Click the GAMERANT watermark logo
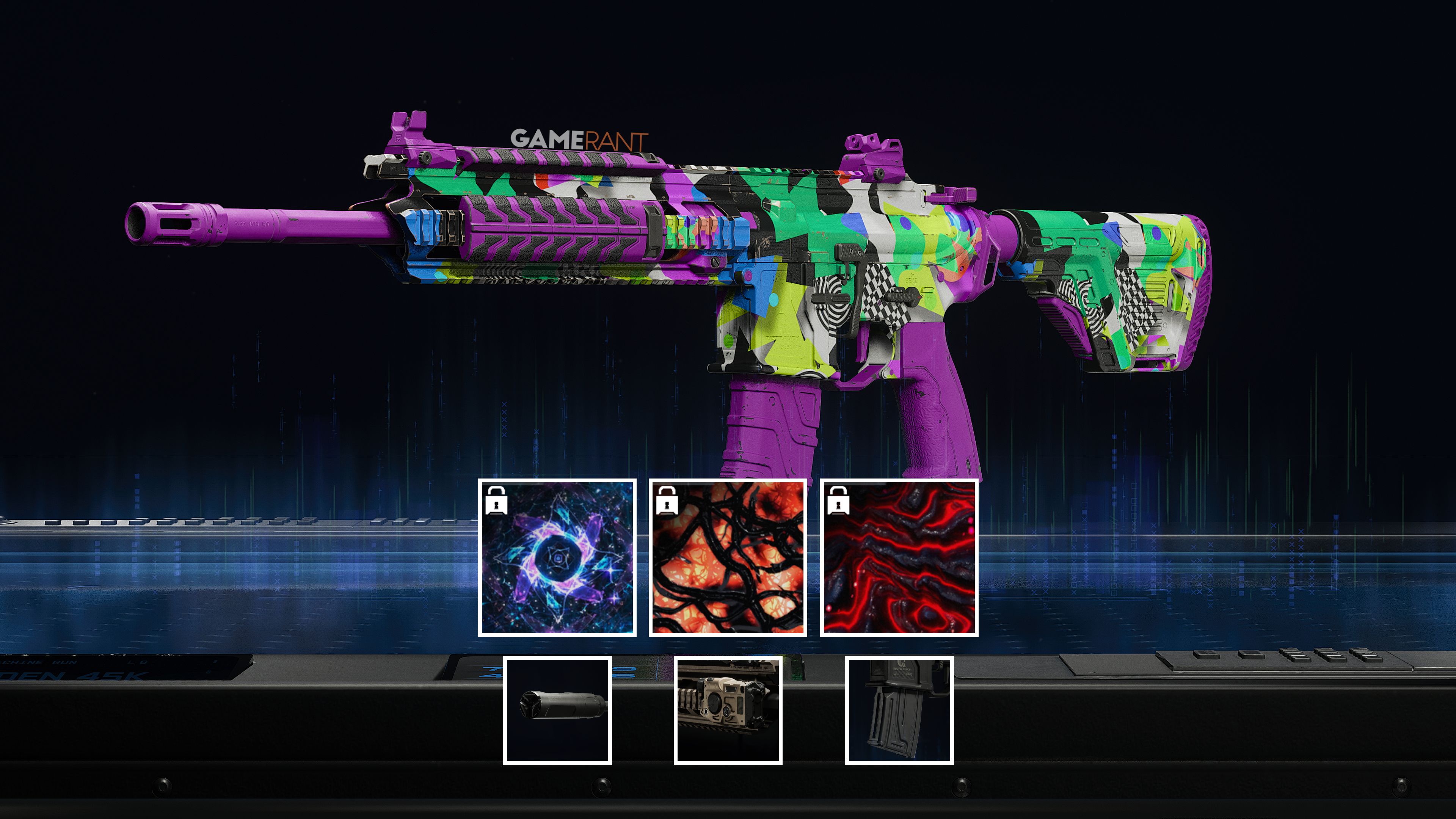 pyautogui.click(x=579, y=139)
